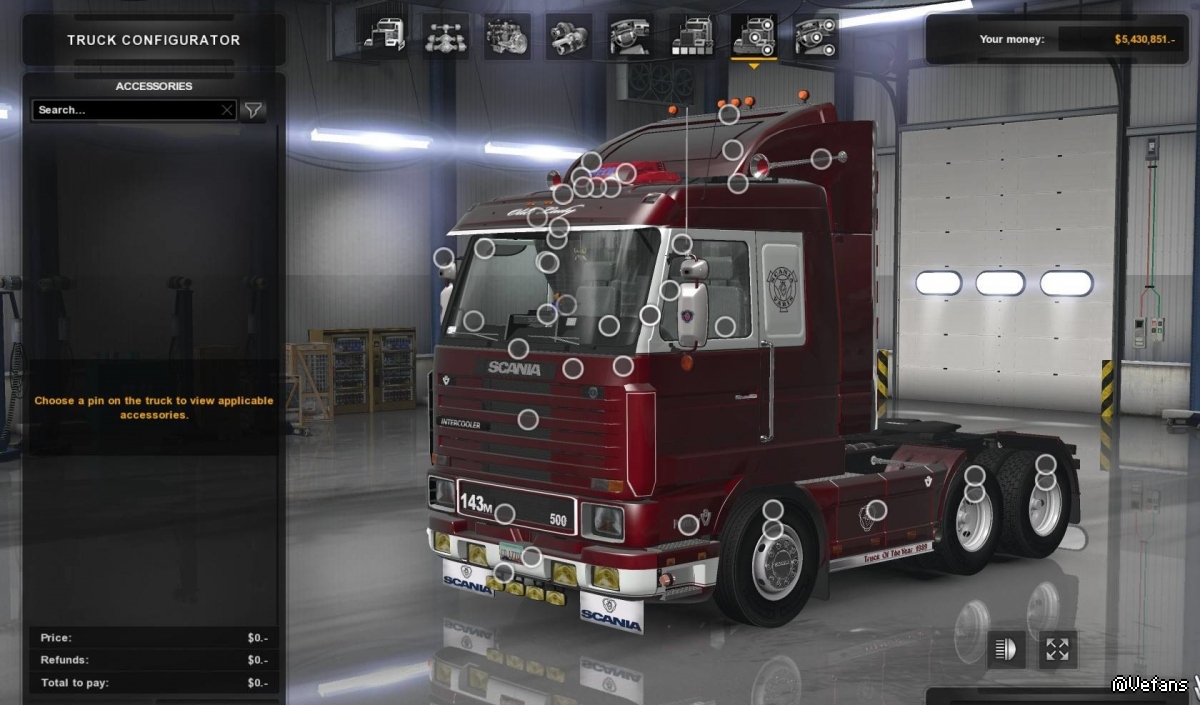Choose the pin on the 143M number plate

point(505,514)
